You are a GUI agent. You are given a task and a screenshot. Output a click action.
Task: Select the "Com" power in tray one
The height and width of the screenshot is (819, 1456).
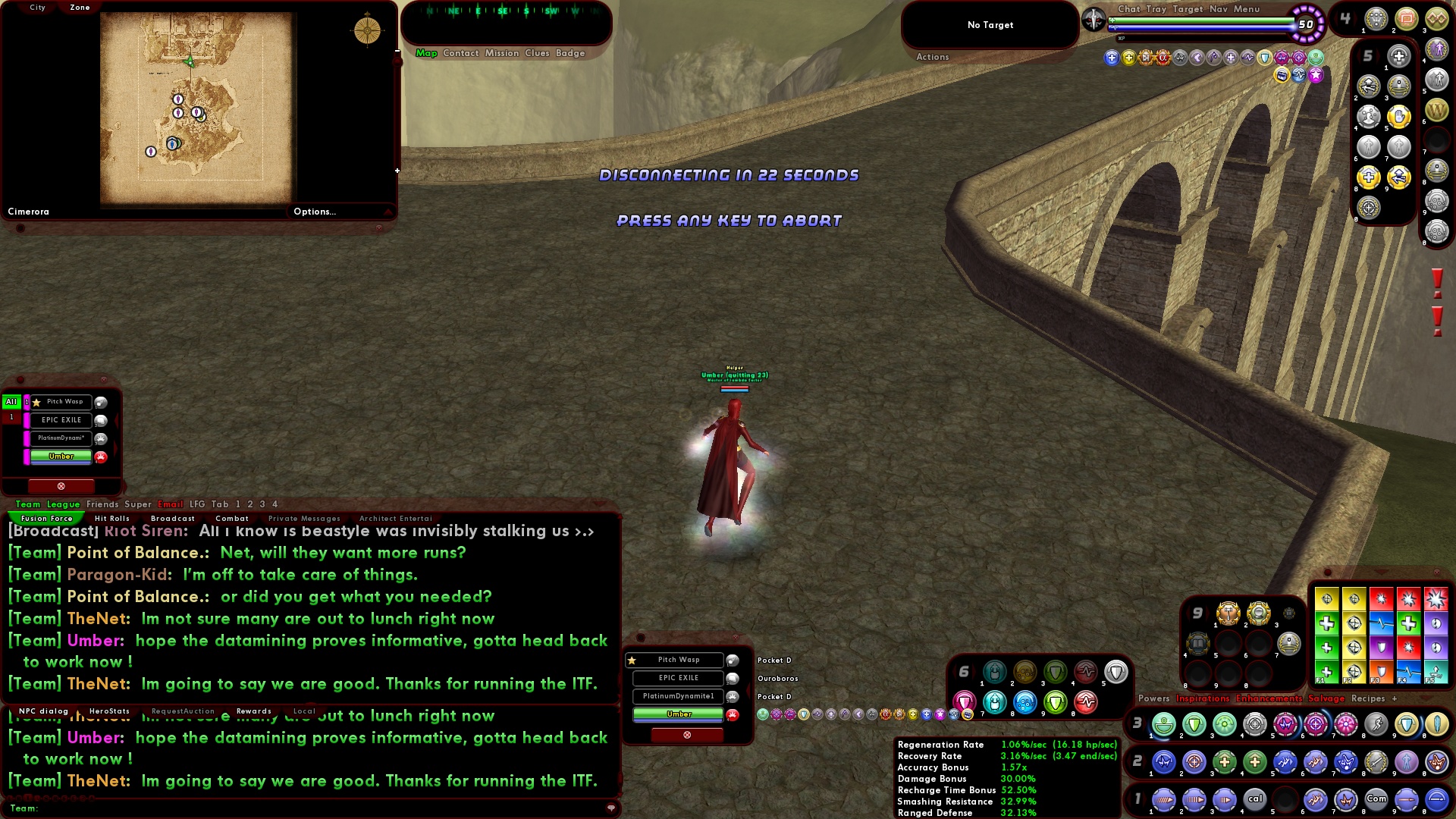pos(1376,799)
